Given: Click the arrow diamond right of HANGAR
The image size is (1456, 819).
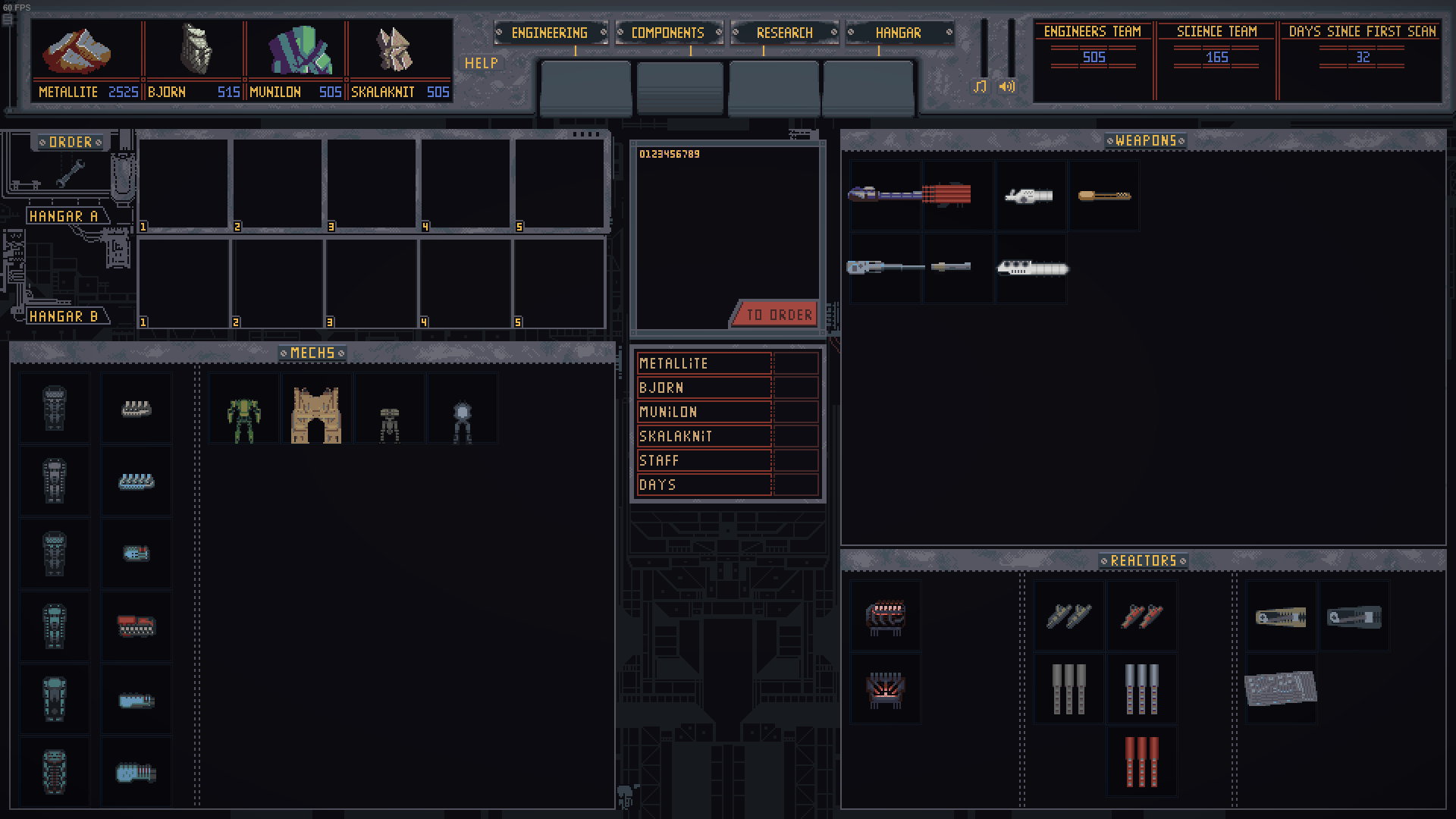Looking at the screenshot, I should click(949, 33).
